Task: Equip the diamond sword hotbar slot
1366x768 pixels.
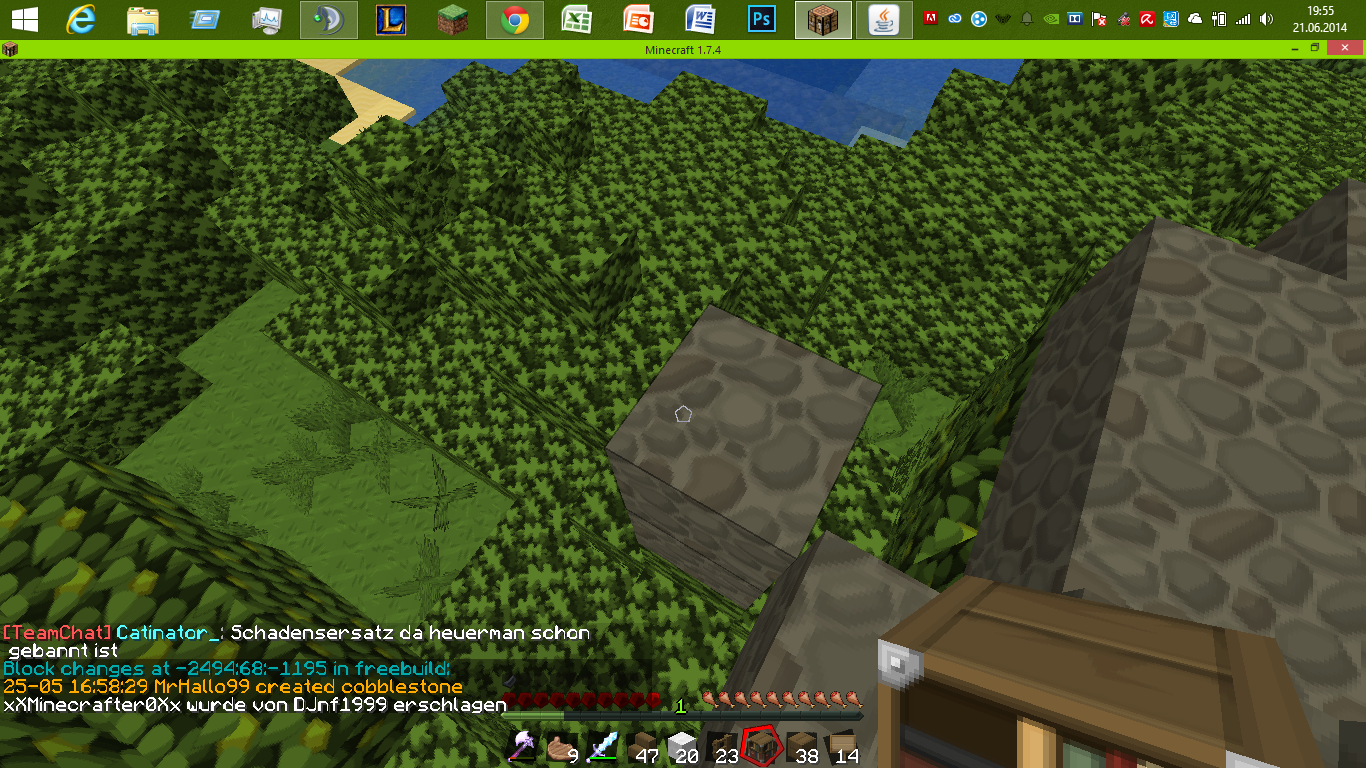Action: pos(602,747)
